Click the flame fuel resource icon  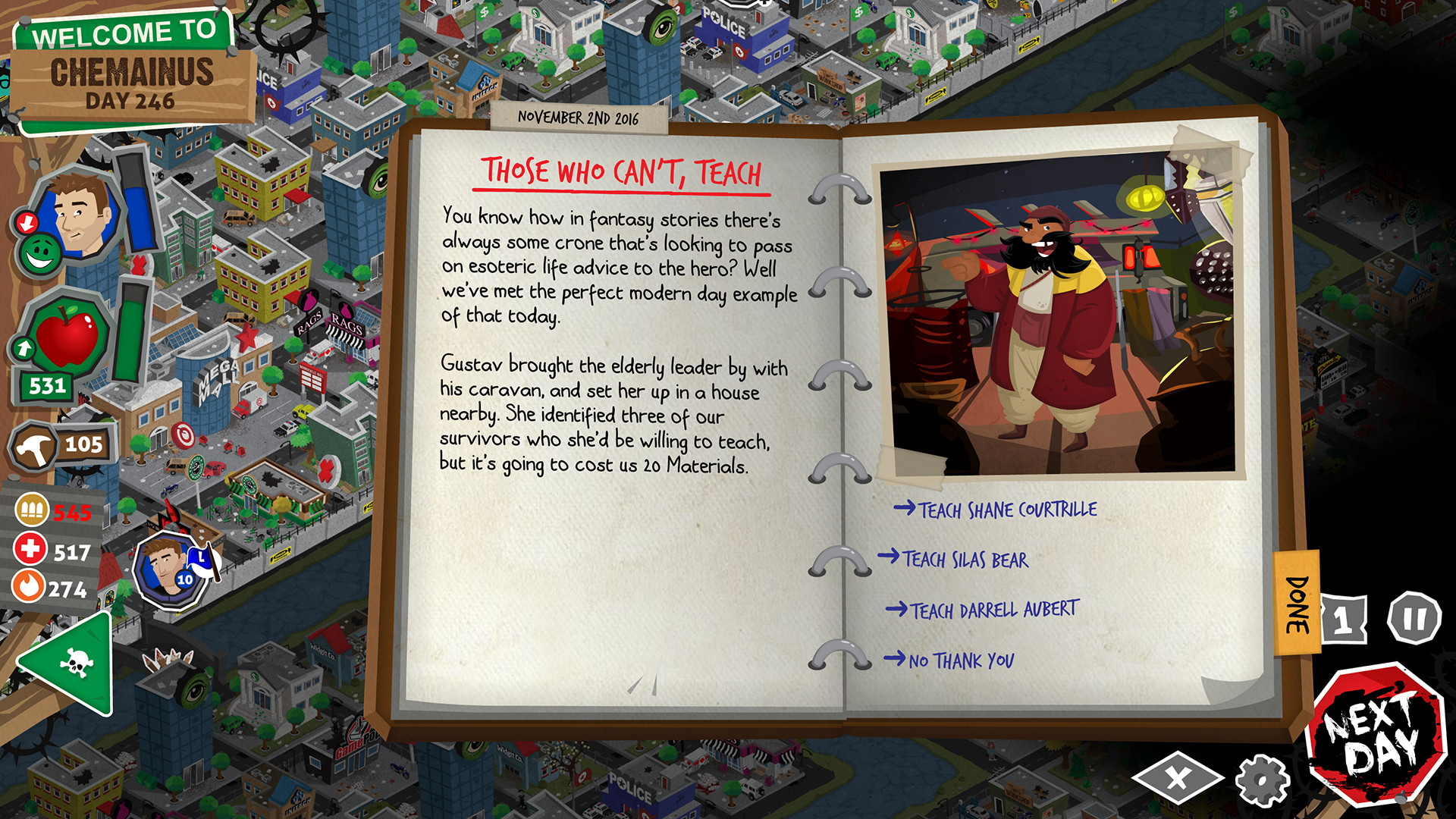coord(28,585)
